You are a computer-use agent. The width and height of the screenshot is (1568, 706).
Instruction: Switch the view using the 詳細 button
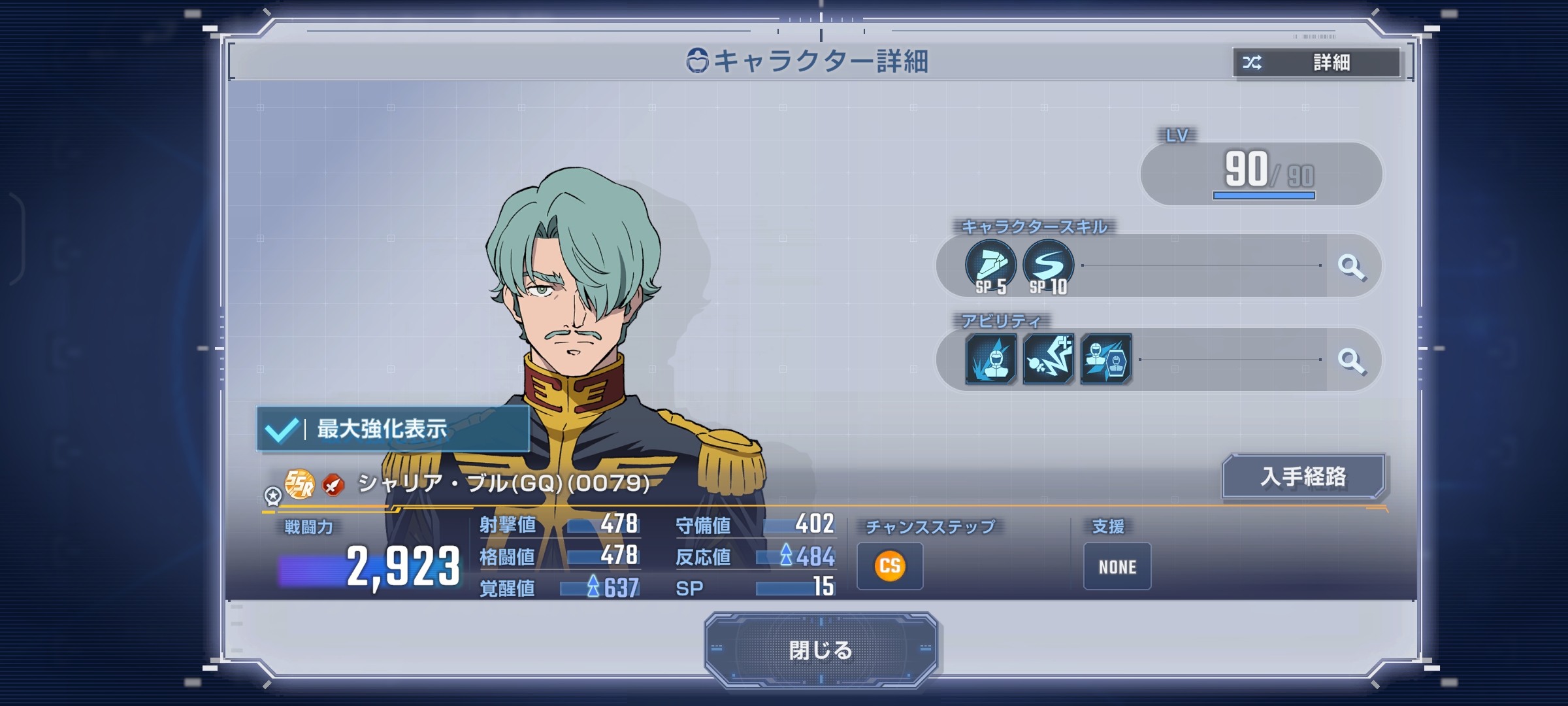[x=1316, y=63]
